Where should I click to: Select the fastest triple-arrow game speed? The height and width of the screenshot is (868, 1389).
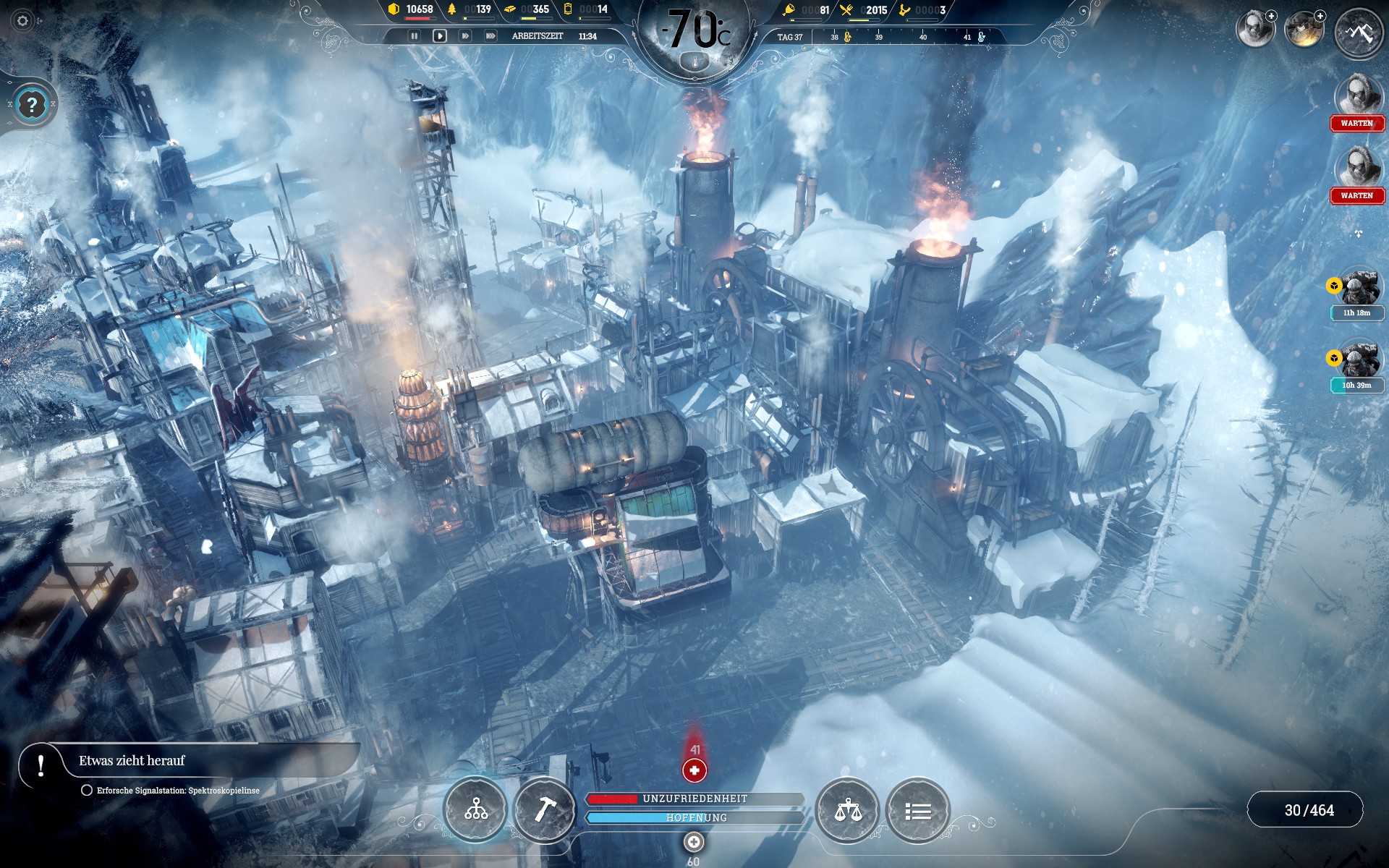click(x=490, y=35)
